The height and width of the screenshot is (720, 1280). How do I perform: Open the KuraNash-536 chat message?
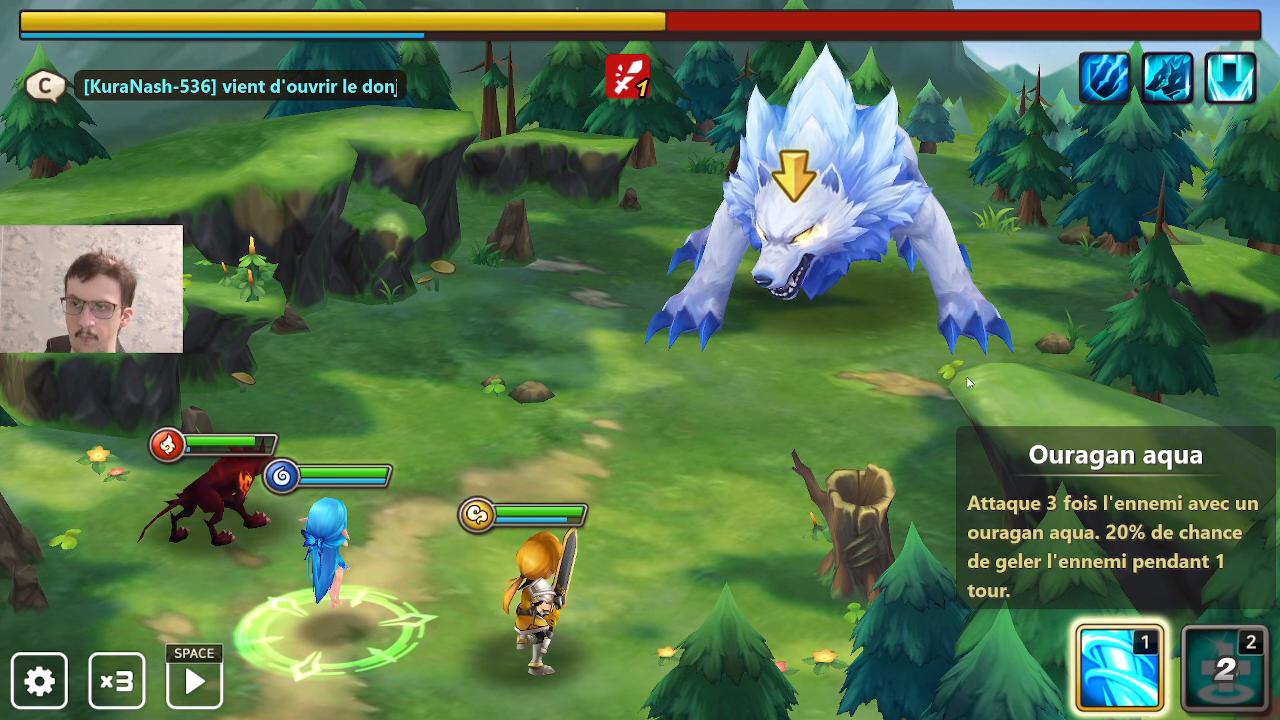tap(240, 87)
